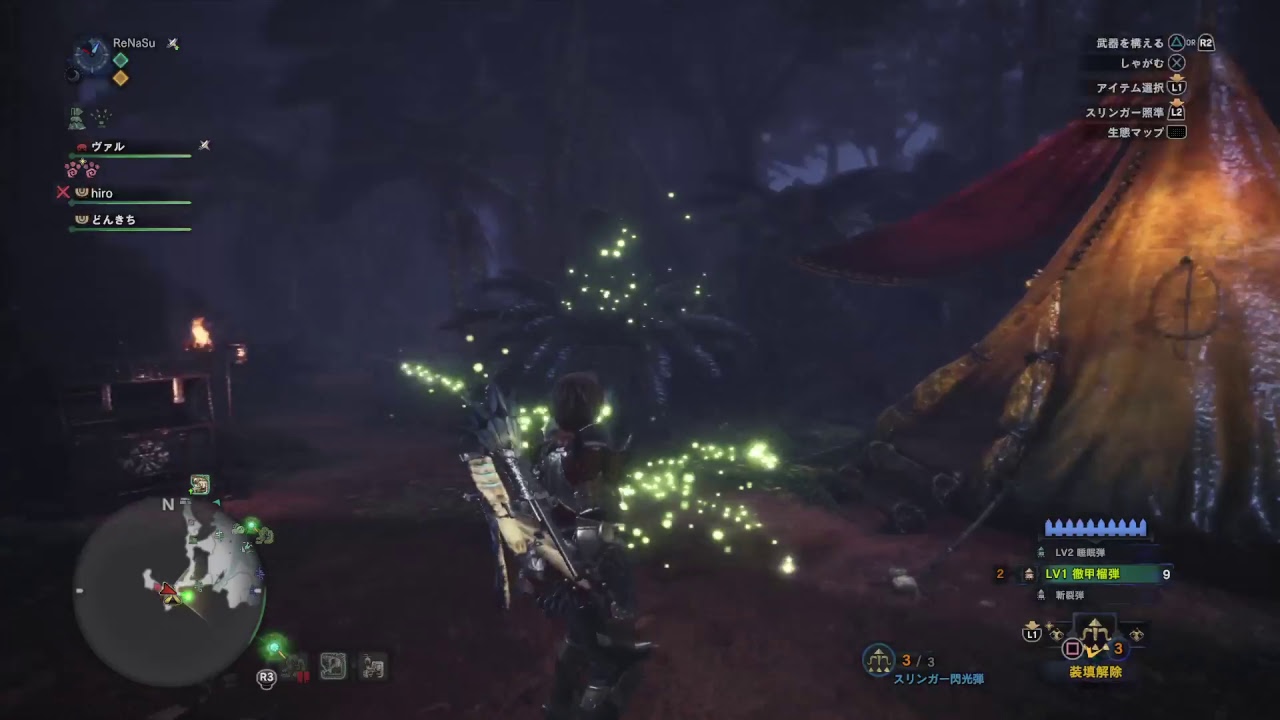Select the LV2 睡眠弾 sleep ammo icon
The image size is (1280, 720).
(x=1042, y=549)
